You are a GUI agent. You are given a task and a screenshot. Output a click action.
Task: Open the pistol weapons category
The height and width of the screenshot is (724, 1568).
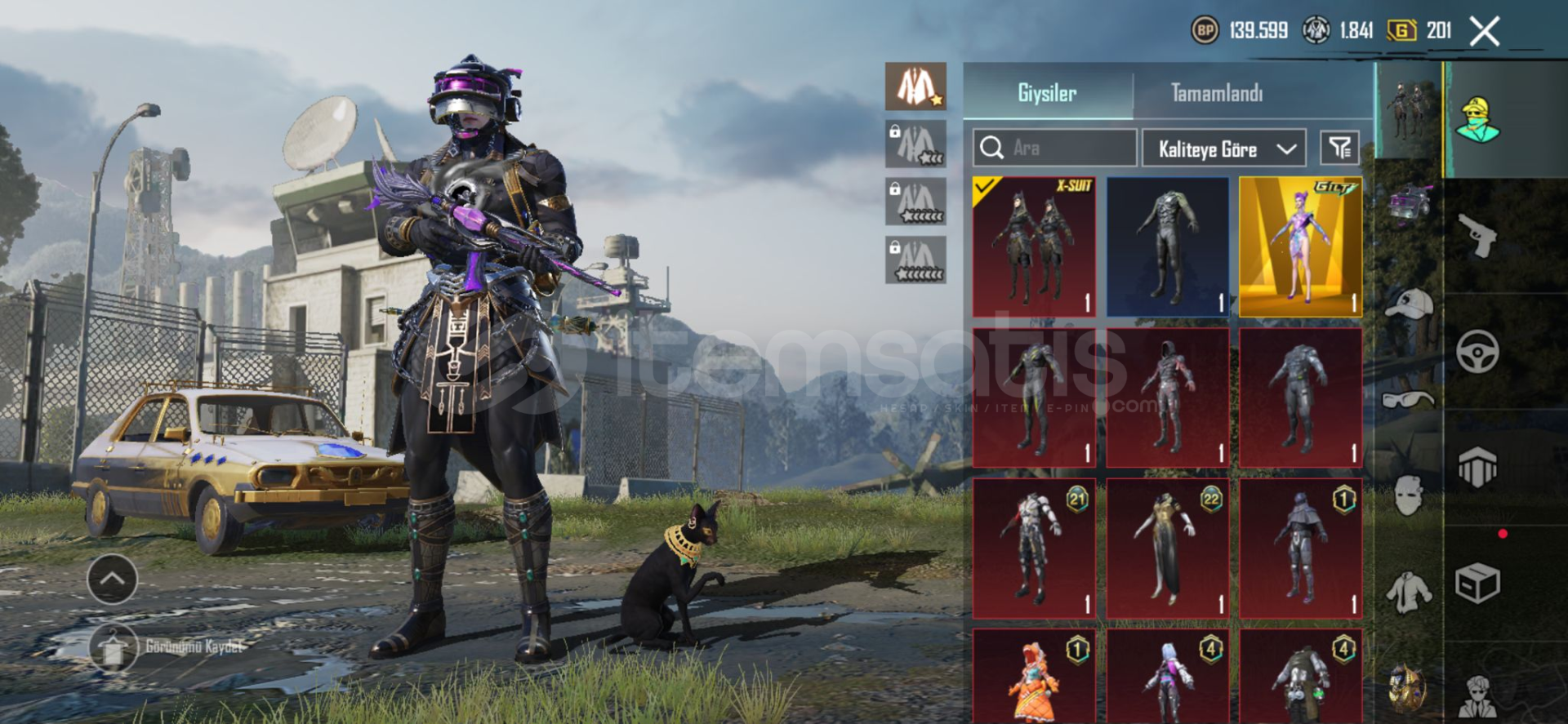point(1477,236)
